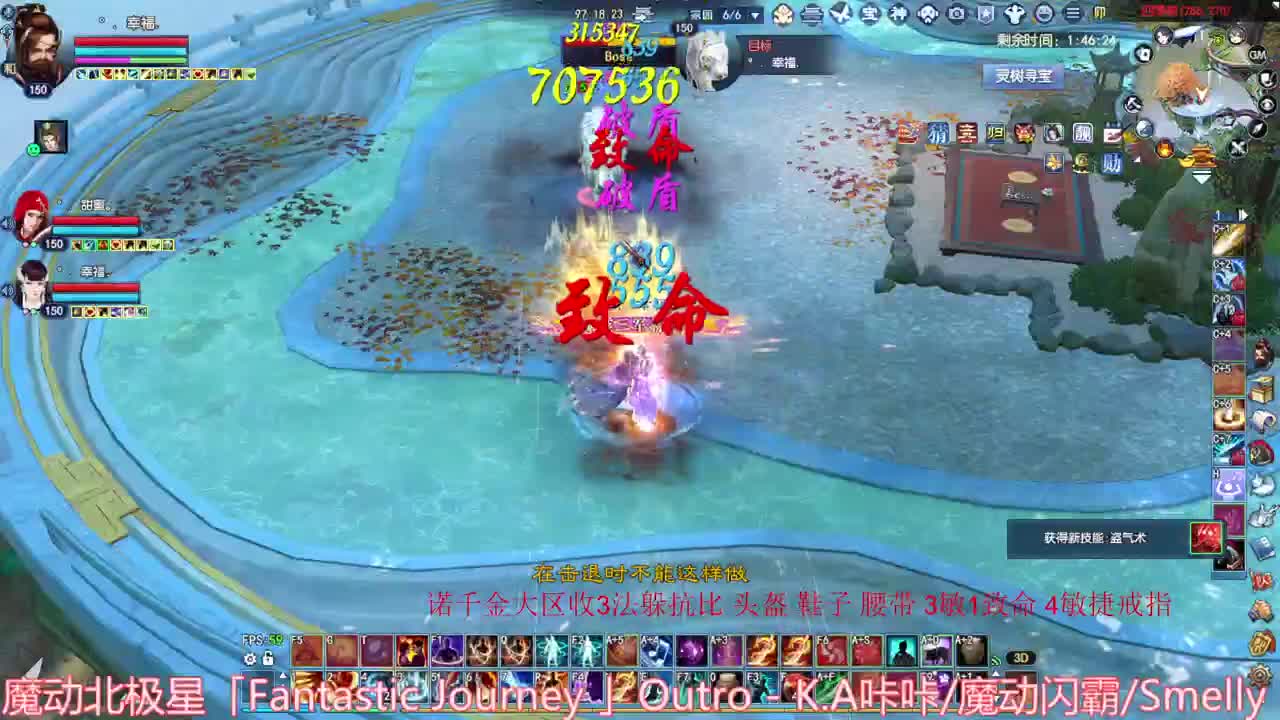Expand the white down arrow below the minimap icons
Image resolution: width=1280 pixels, height=720 pixels.
(x=1203, y=178)
